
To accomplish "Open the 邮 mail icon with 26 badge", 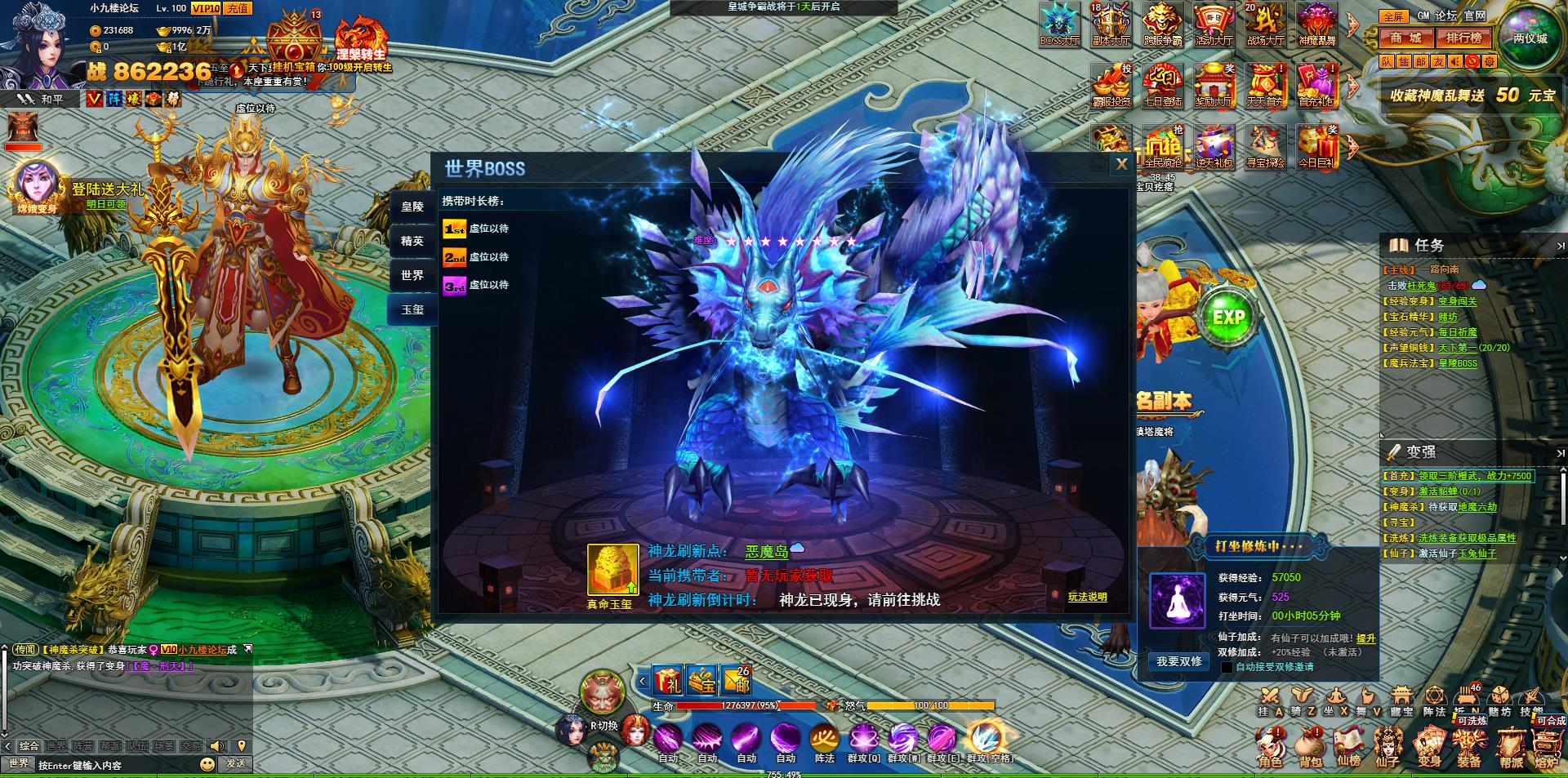I will pyautogui.click(x=737, y=679).
